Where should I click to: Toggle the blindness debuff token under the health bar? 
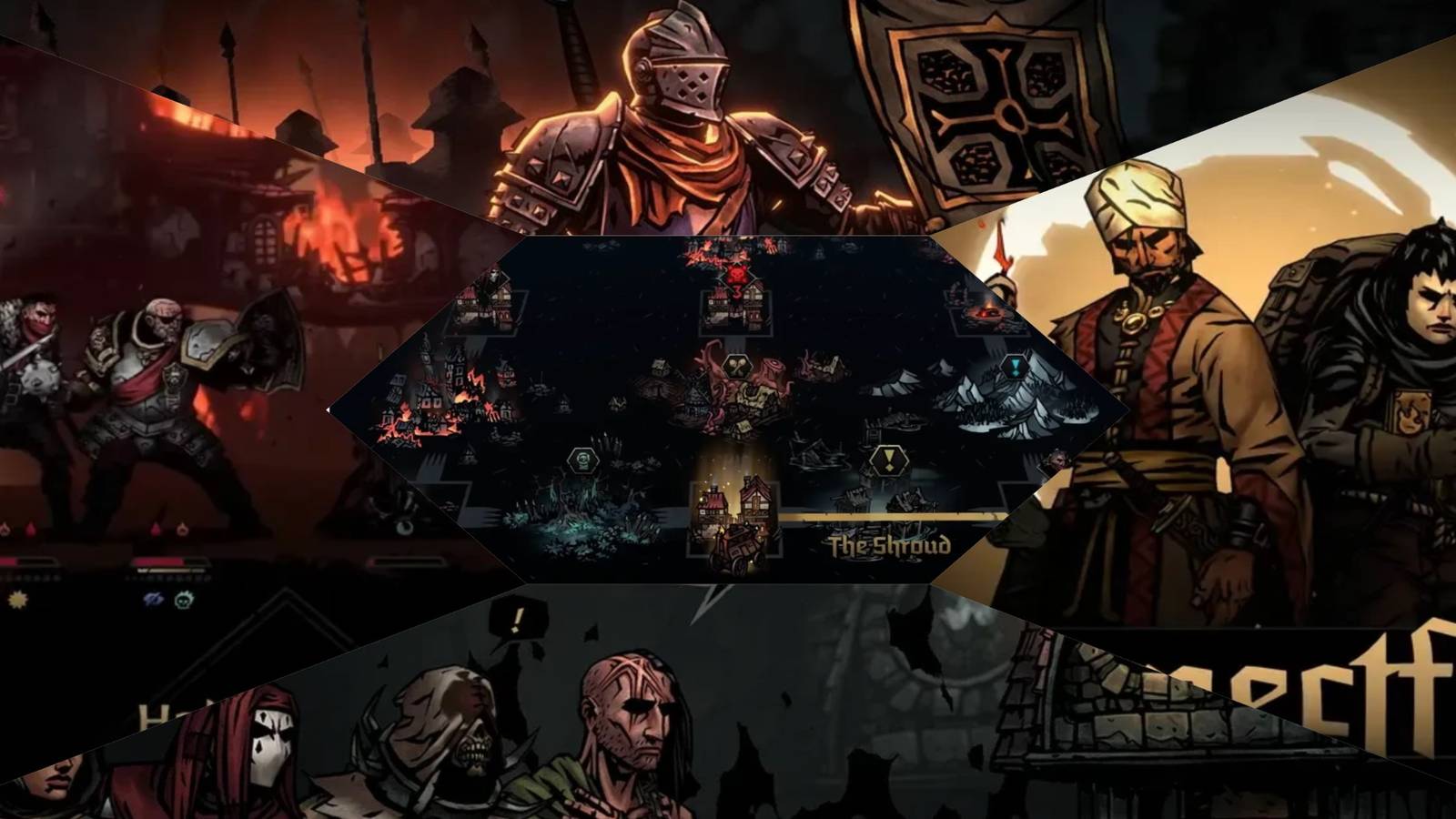[x=154, y=600]
